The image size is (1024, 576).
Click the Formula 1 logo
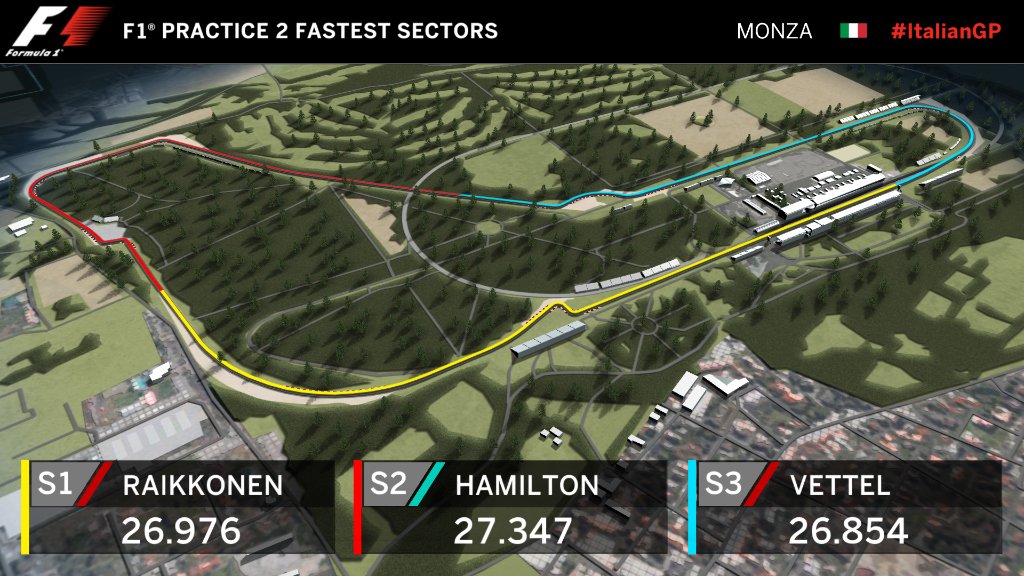click(57, 31)
